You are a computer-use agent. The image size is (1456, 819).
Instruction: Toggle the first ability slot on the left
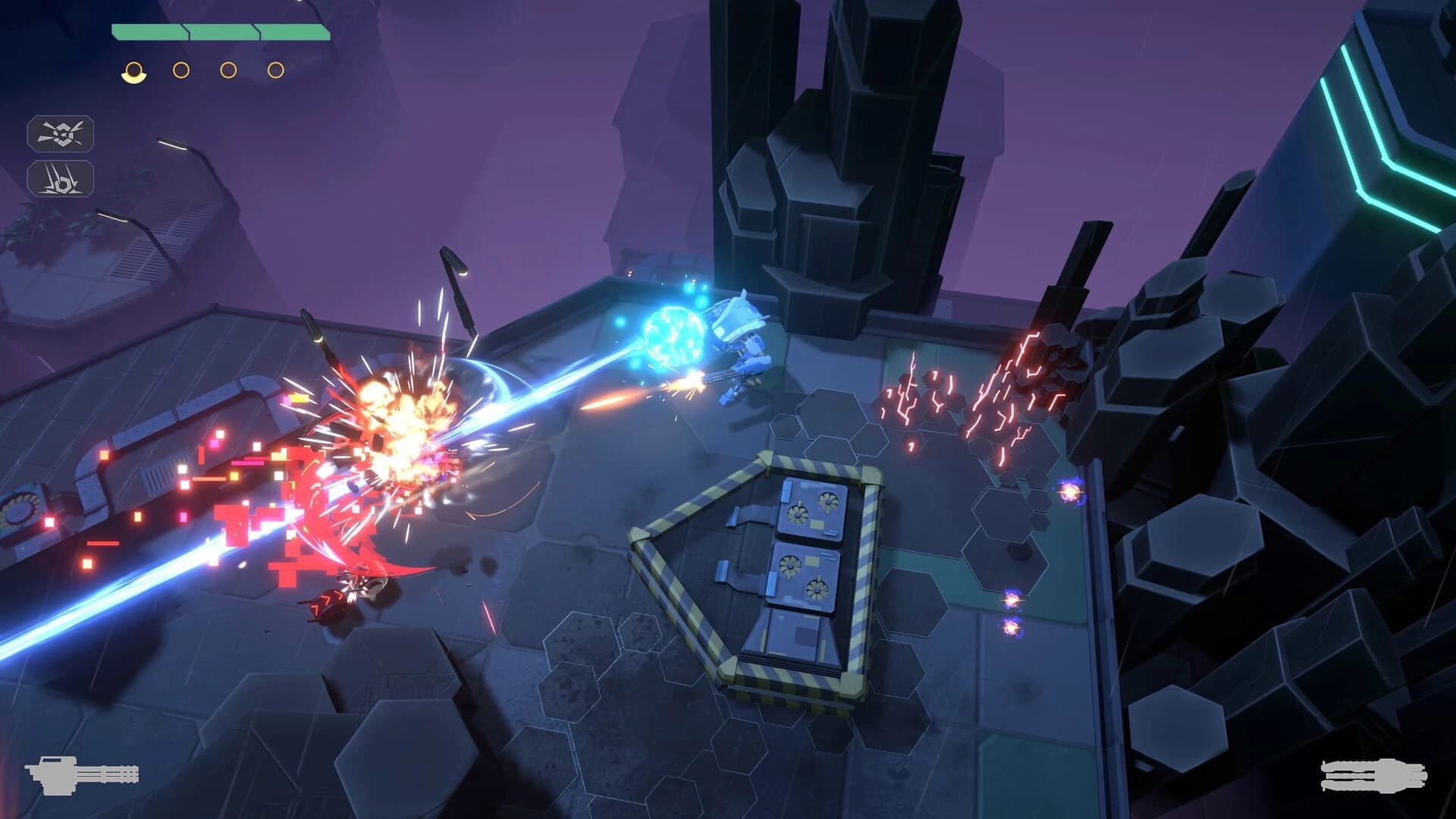pos(62,133)
